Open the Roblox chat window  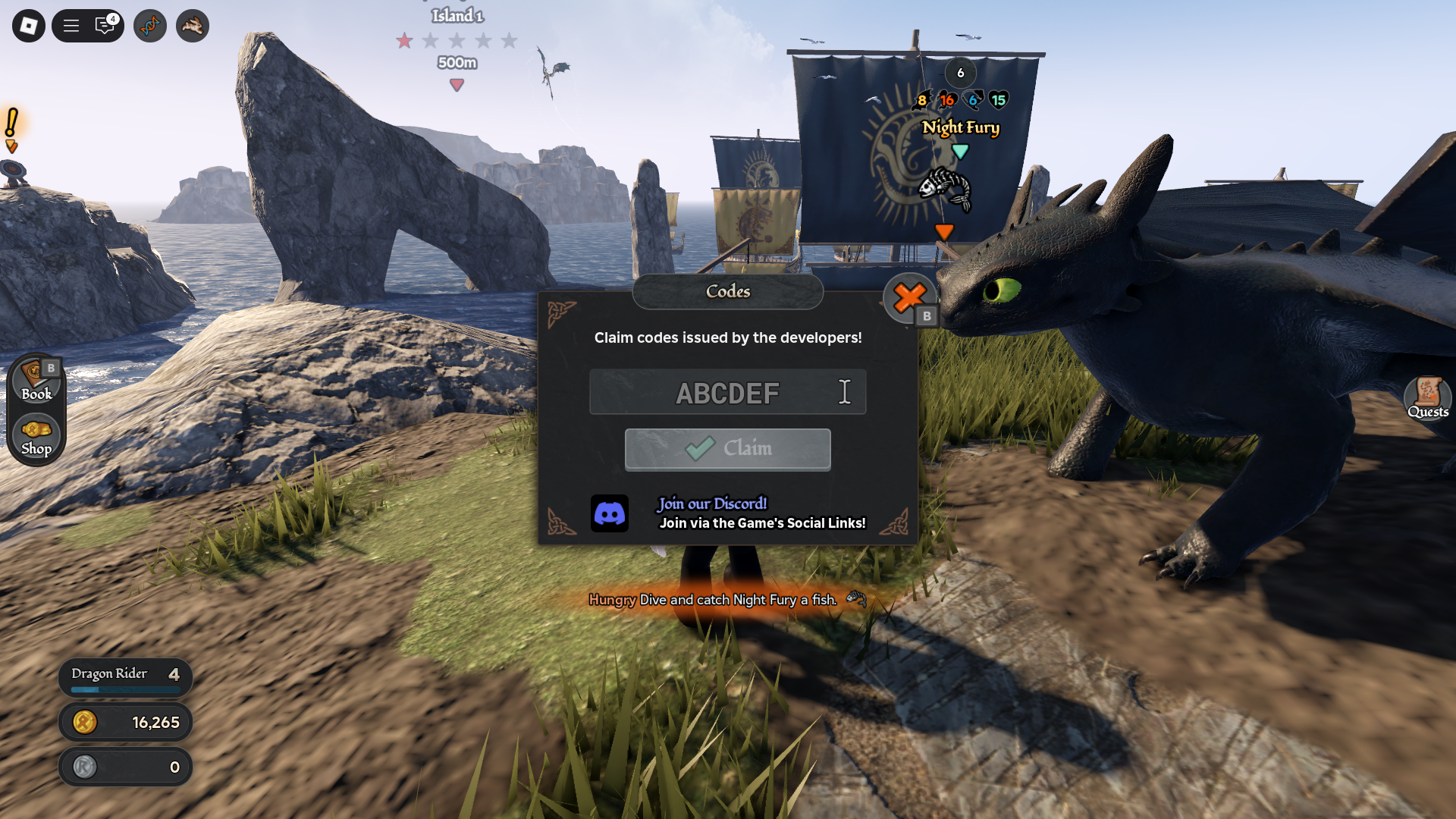(105, 26)
